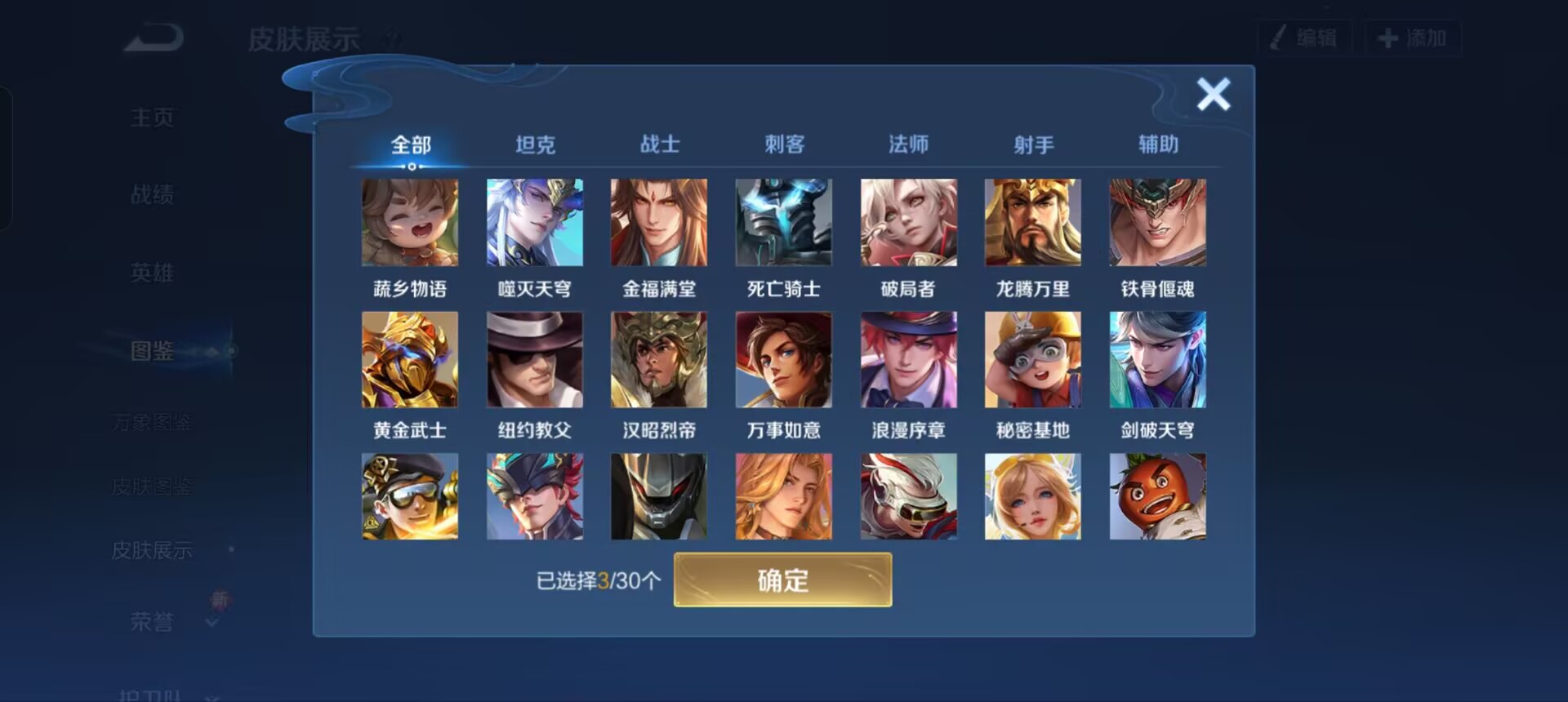Click the 编辑 (edit) pencil icon
The width and height of the screenshot is (1568, 702).
[x=1278, y=37]
